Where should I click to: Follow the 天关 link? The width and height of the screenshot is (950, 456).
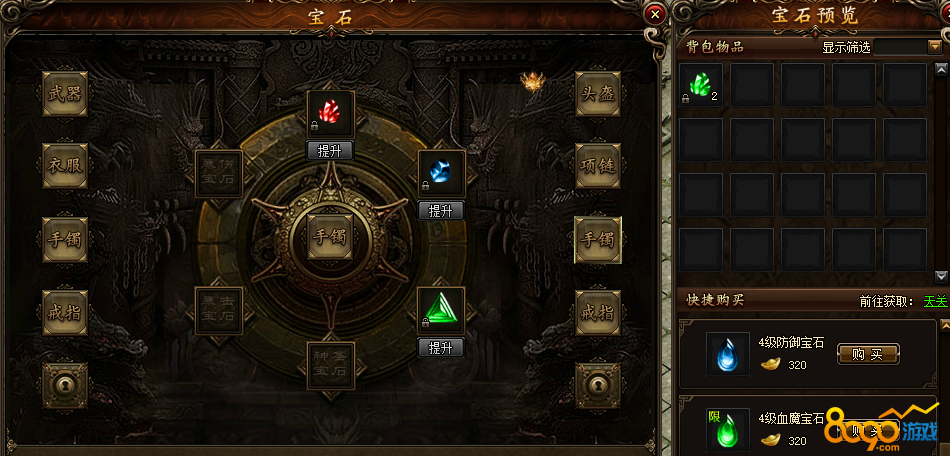[x=934, y=301]
